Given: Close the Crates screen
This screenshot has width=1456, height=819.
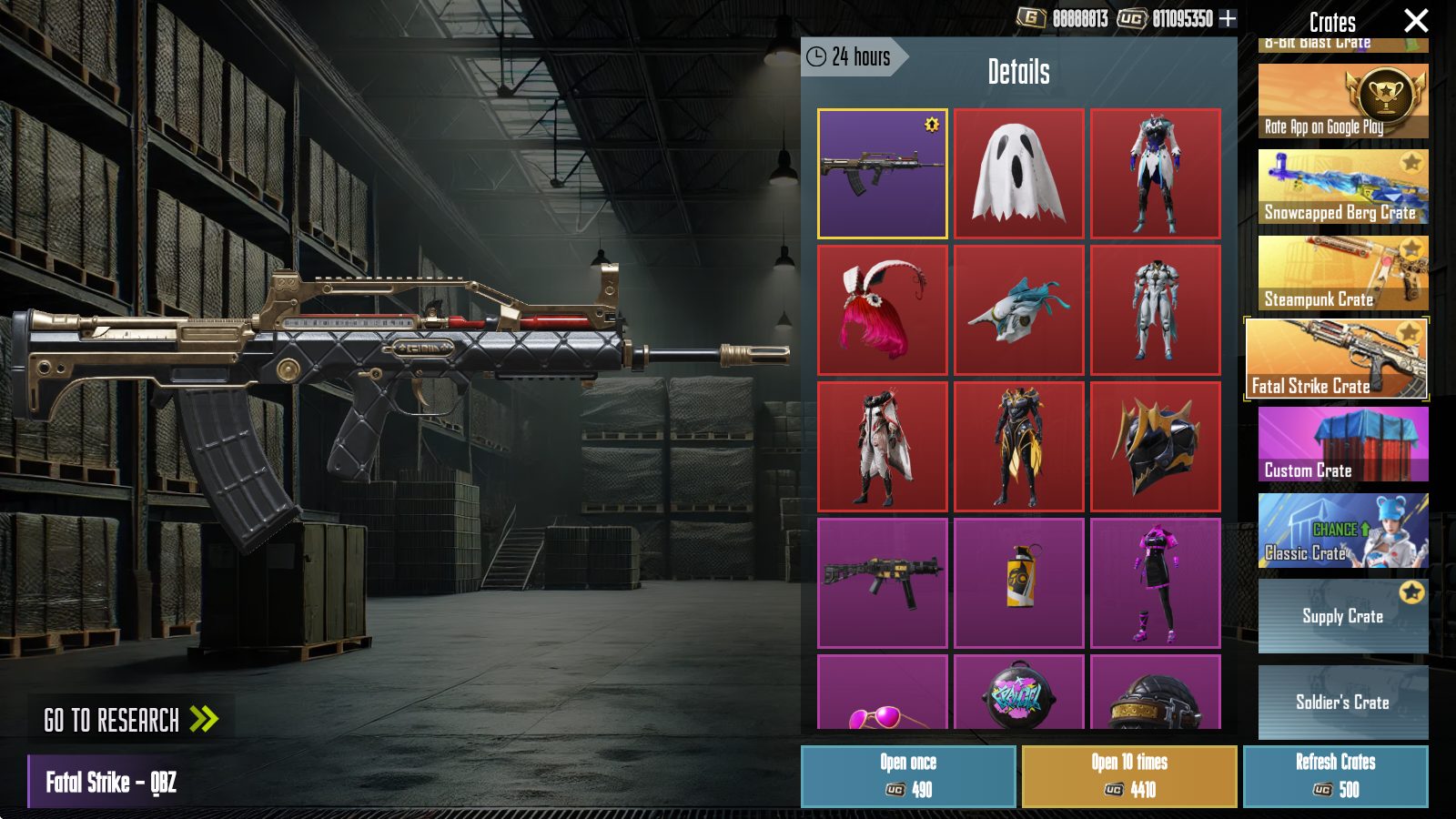Looking at the screenshot, I should (x=1415, y=21).
